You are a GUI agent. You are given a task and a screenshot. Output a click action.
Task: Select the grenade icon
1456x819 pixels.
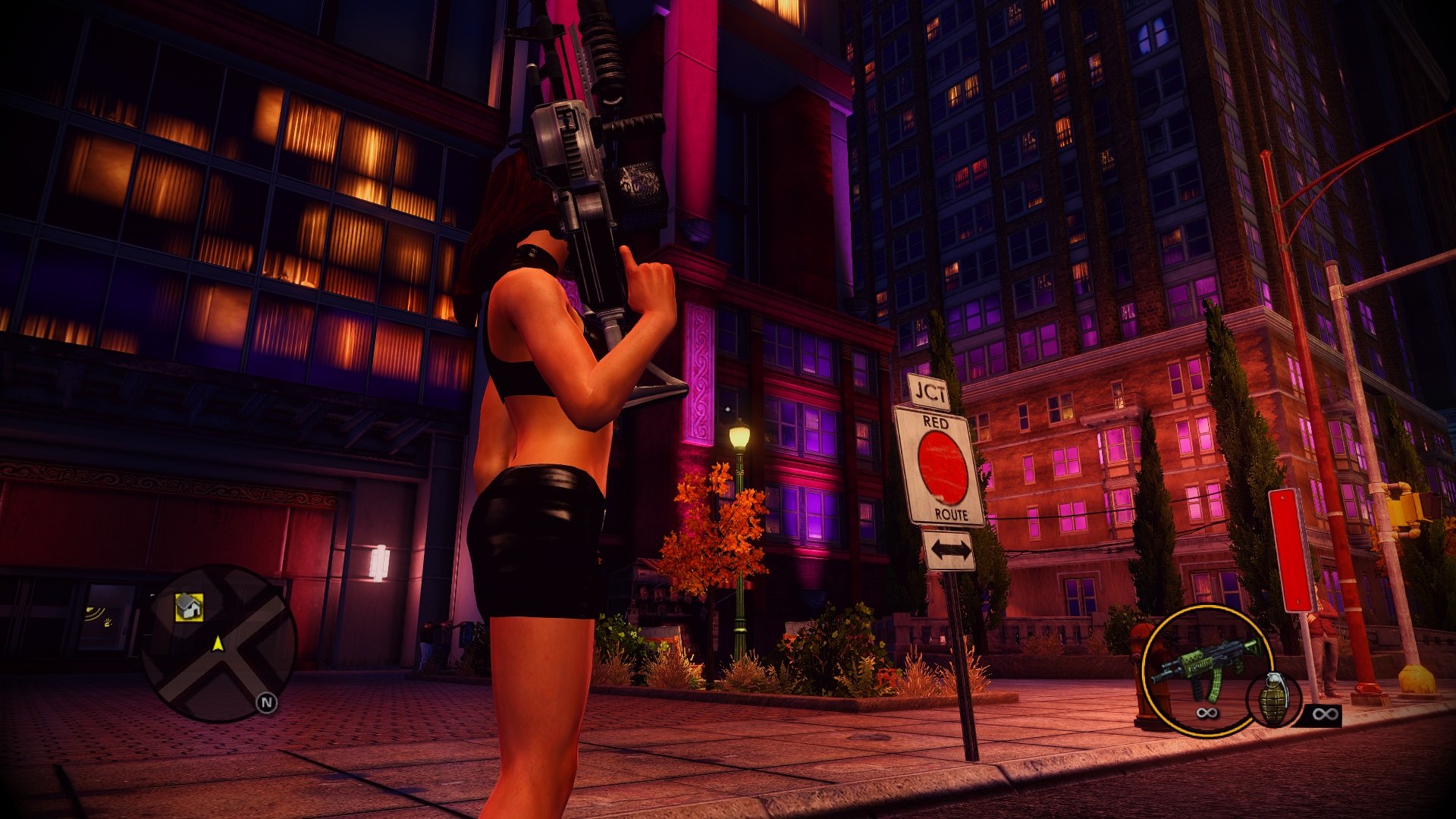tap(1274, 698)
